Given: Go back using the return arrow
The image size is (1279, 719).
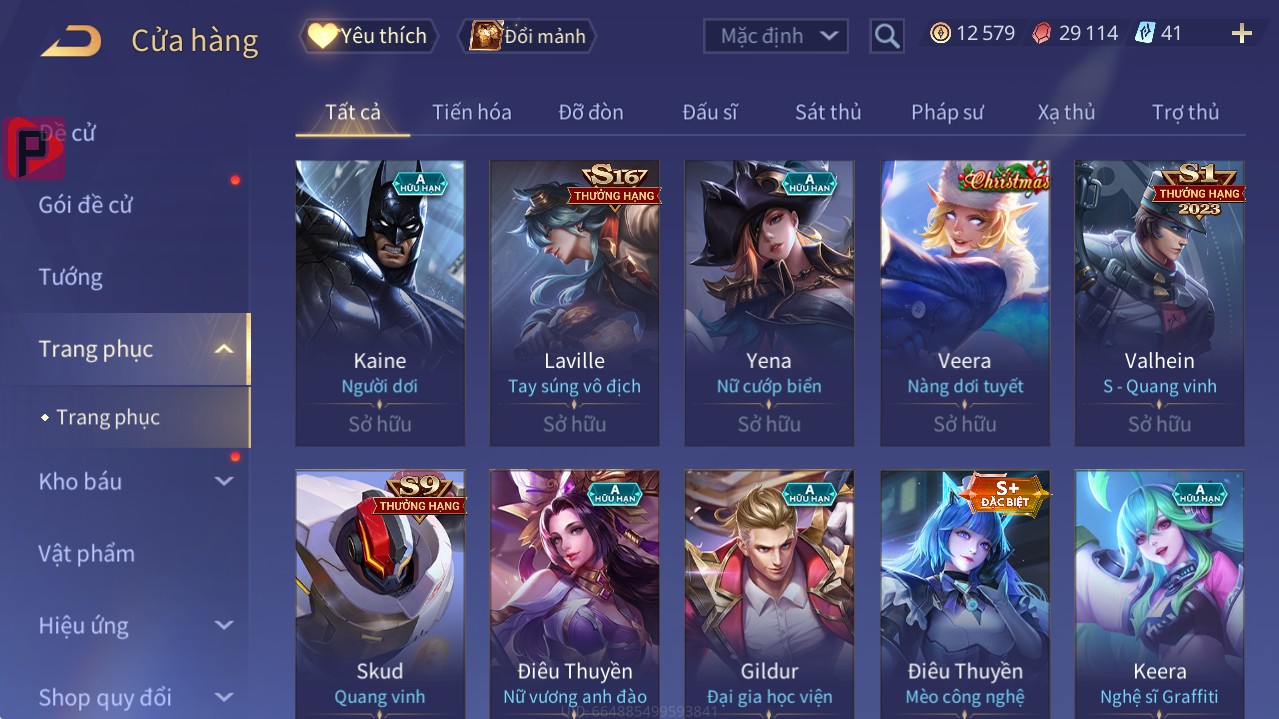Looking at the screenshot, I should click(71, 41).
